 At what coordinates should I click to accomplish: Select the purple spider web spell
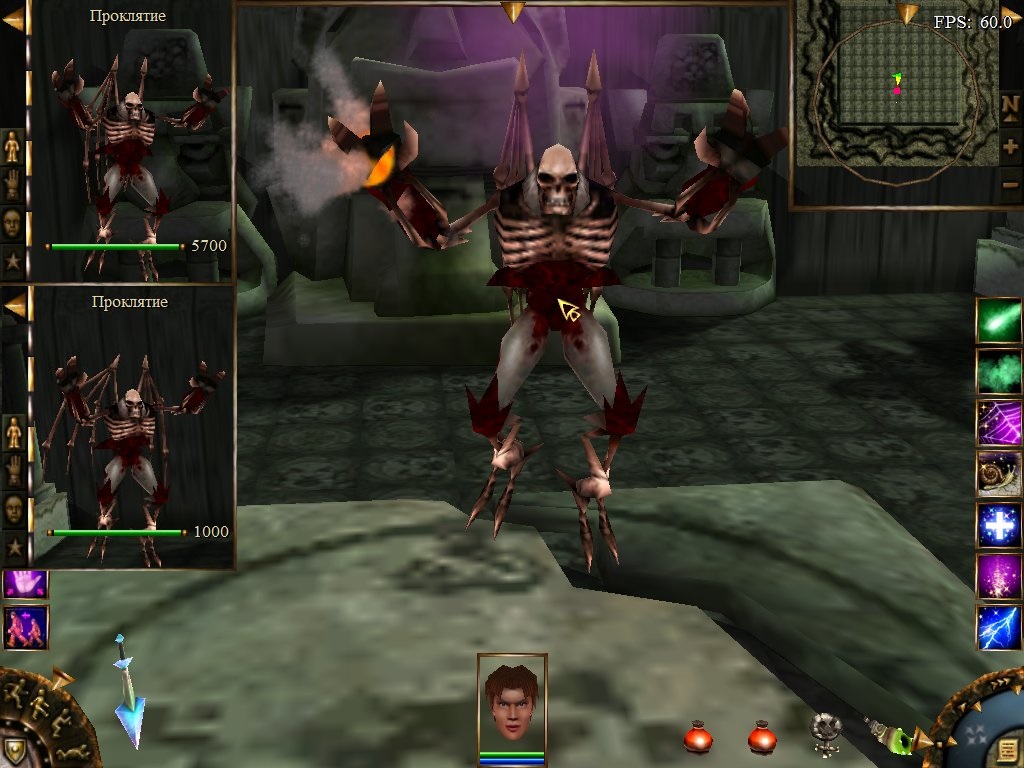pos(999,423)
